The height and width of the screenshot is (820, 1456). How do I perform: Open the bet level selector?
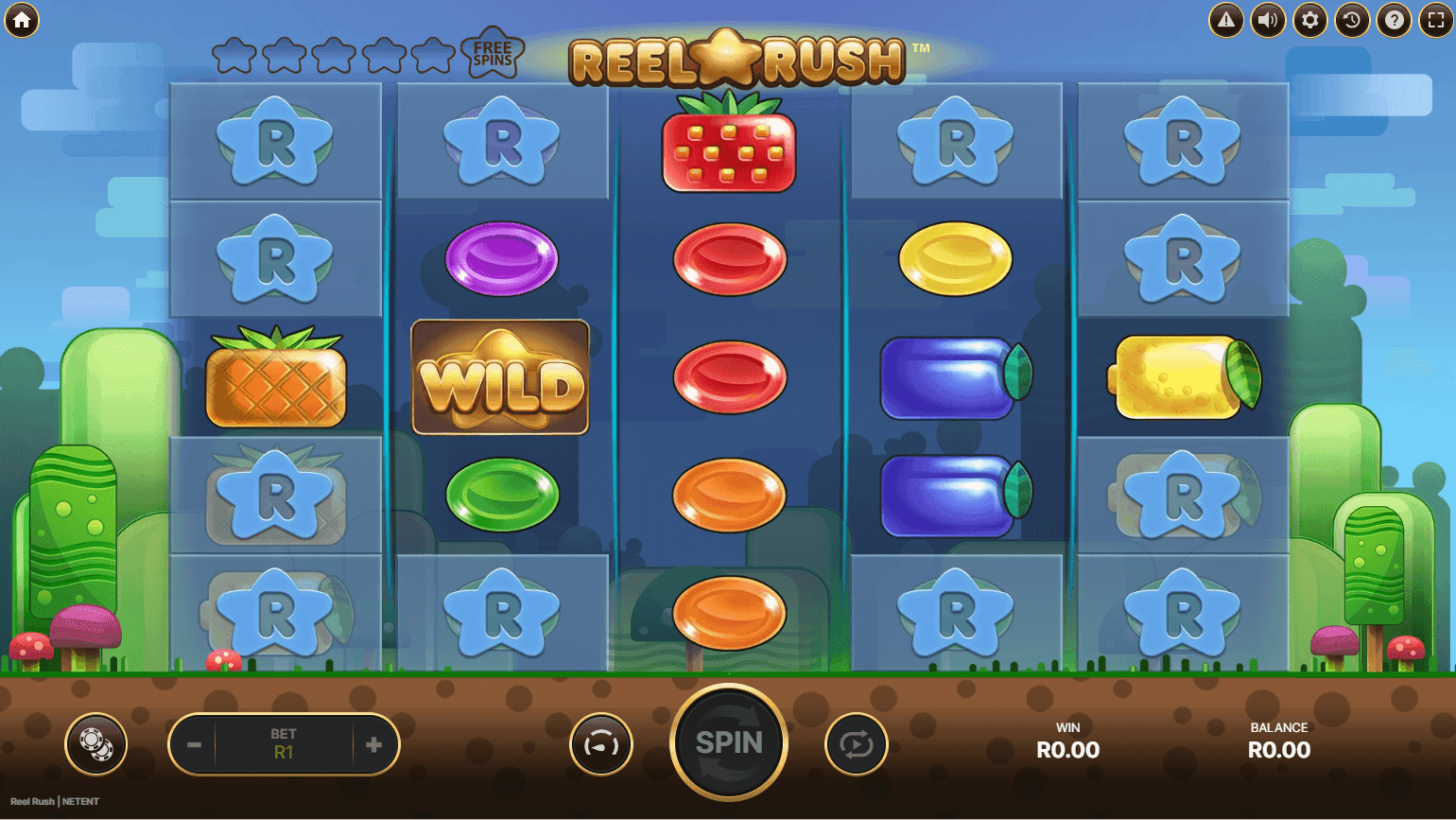(x=284, y=744)
